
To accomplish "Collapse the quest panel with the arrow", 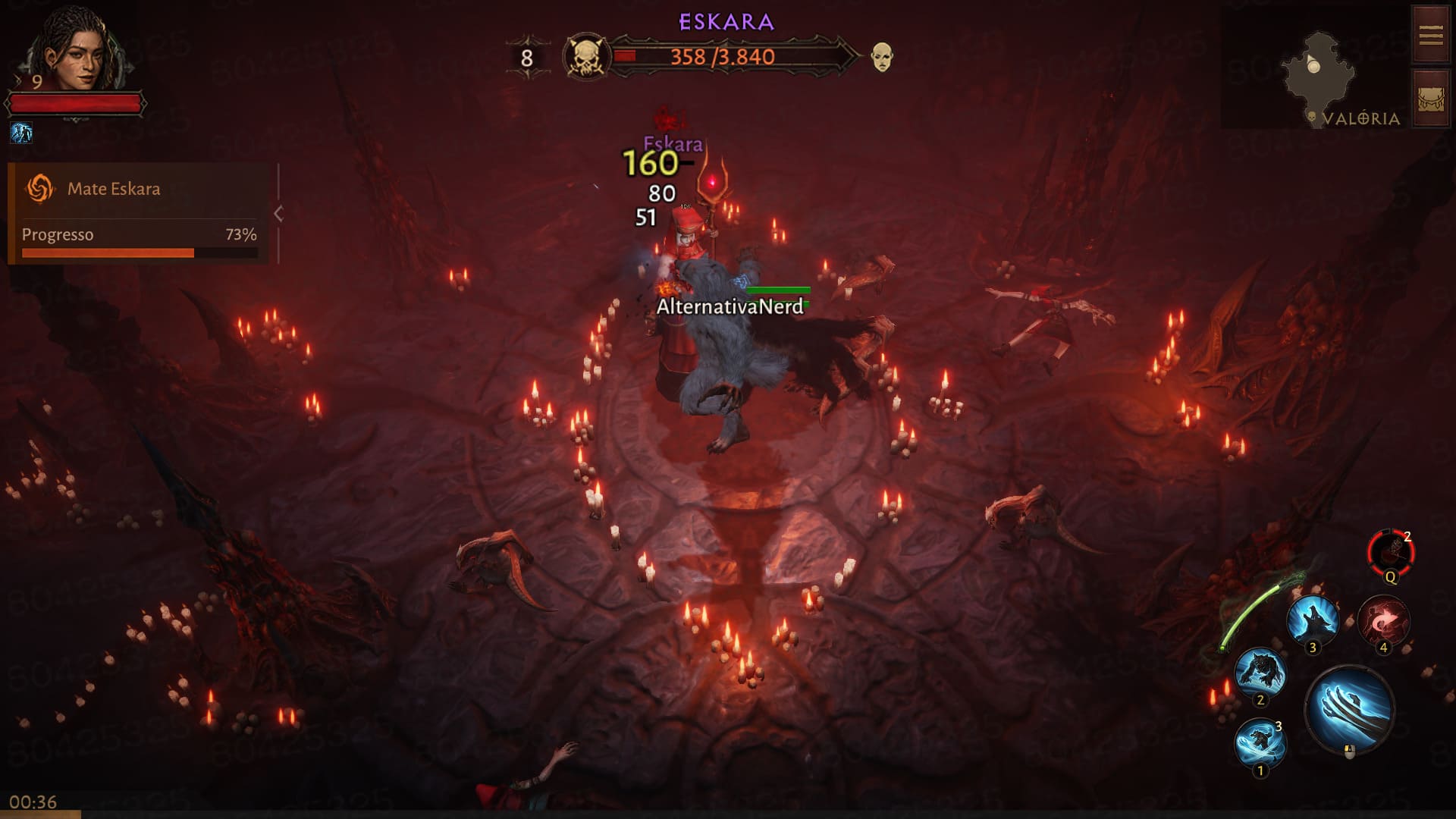I will tap(278, 214).
